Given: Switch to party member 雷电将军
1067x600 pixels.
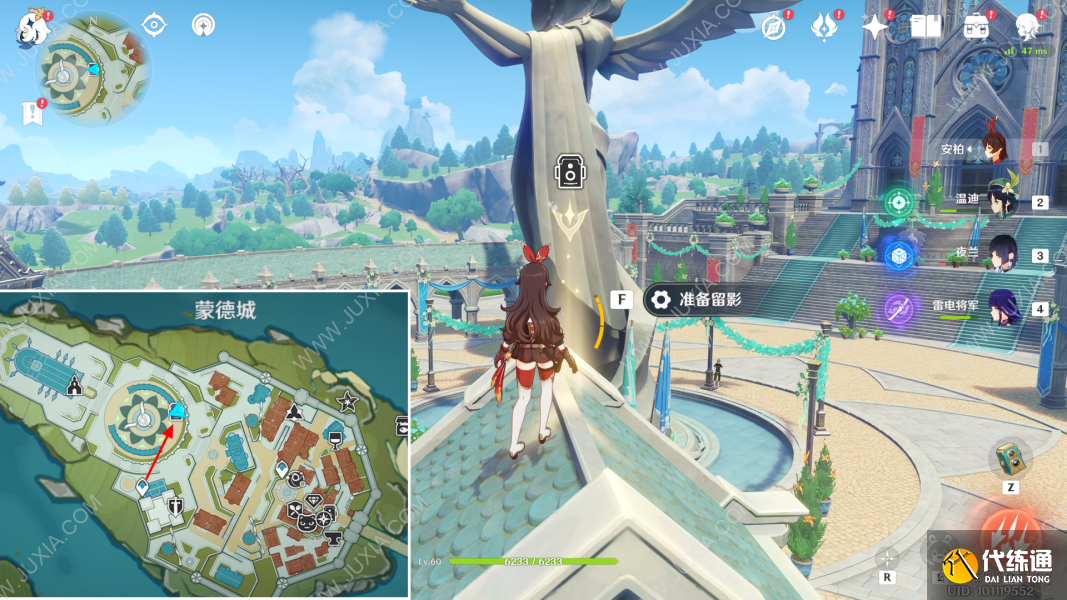Looking at the screenshot, I should [x=1001, y=308].
